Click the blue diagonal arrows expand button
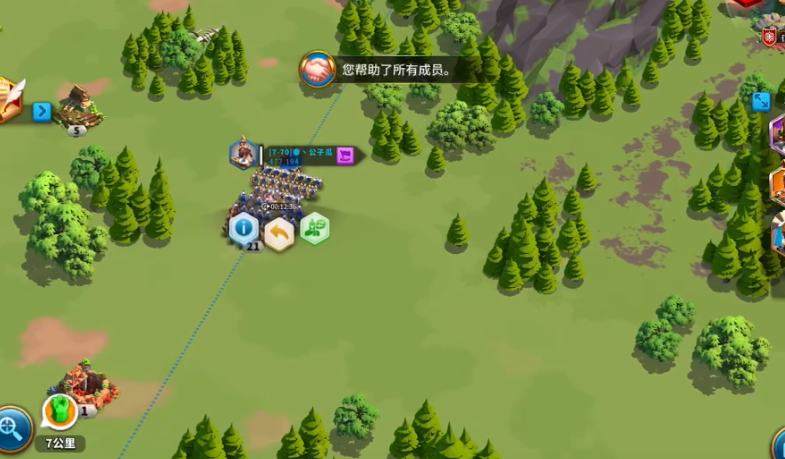Image resolution: width=785 pixels, height=459 pixels. (x=761, y=101)
